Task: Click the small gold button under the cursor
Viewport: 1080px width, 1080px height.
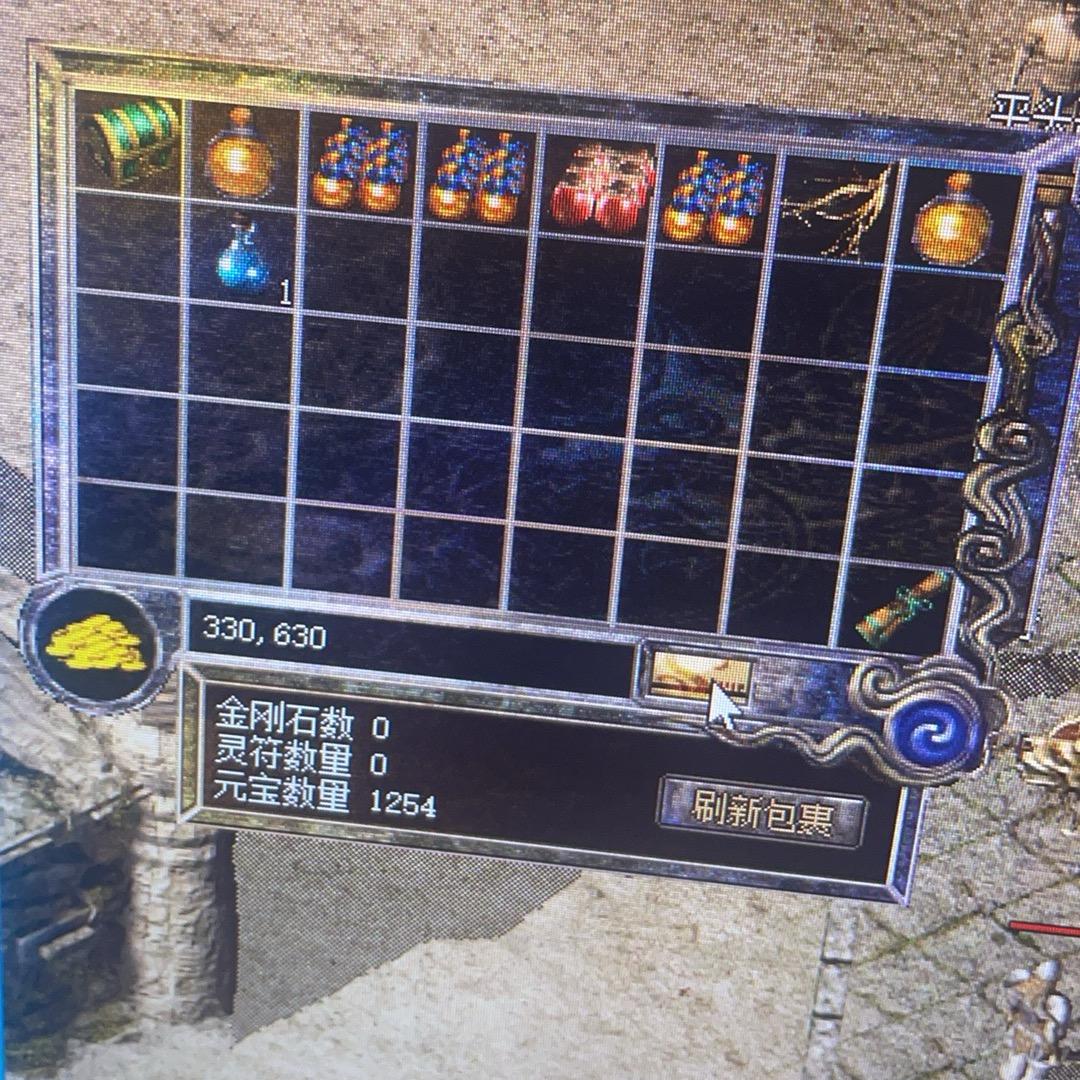Action: [693, 672]
